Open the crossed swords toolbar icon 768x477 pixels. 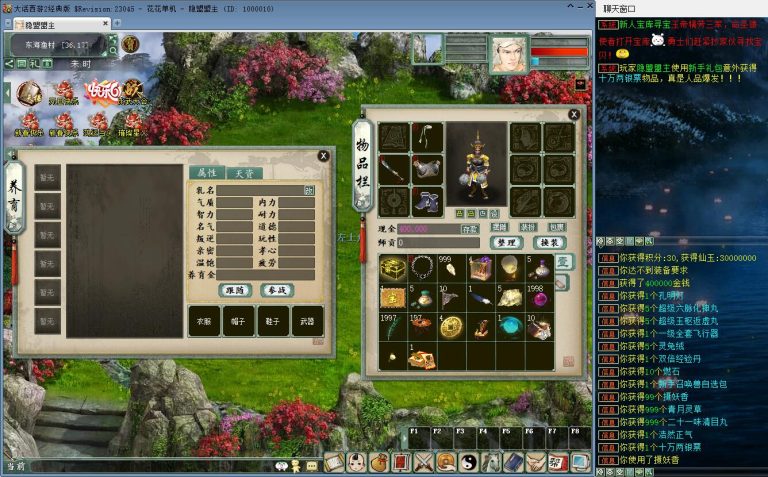424,463
